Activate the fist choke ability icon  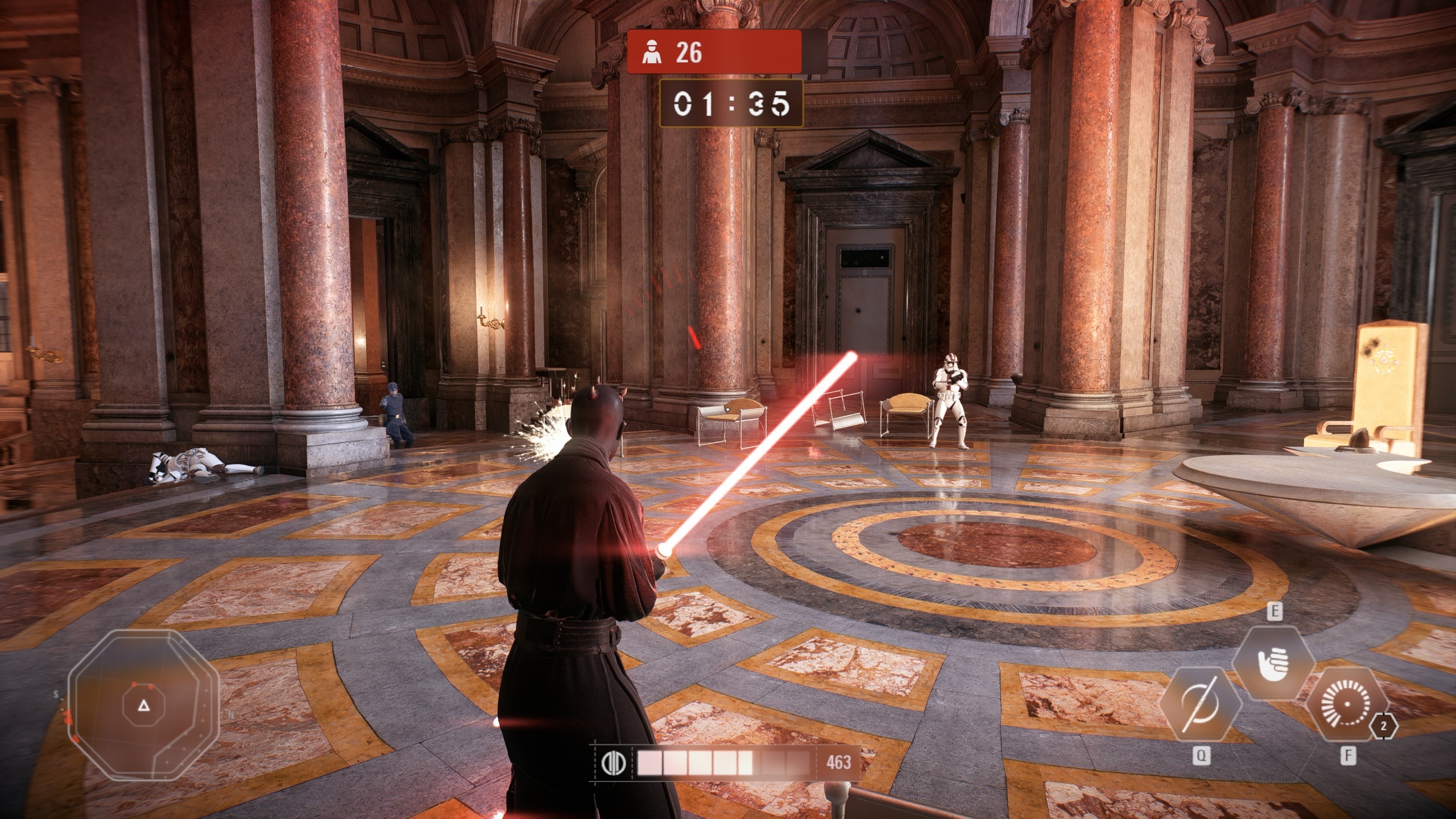click(x=1273, y=663)
